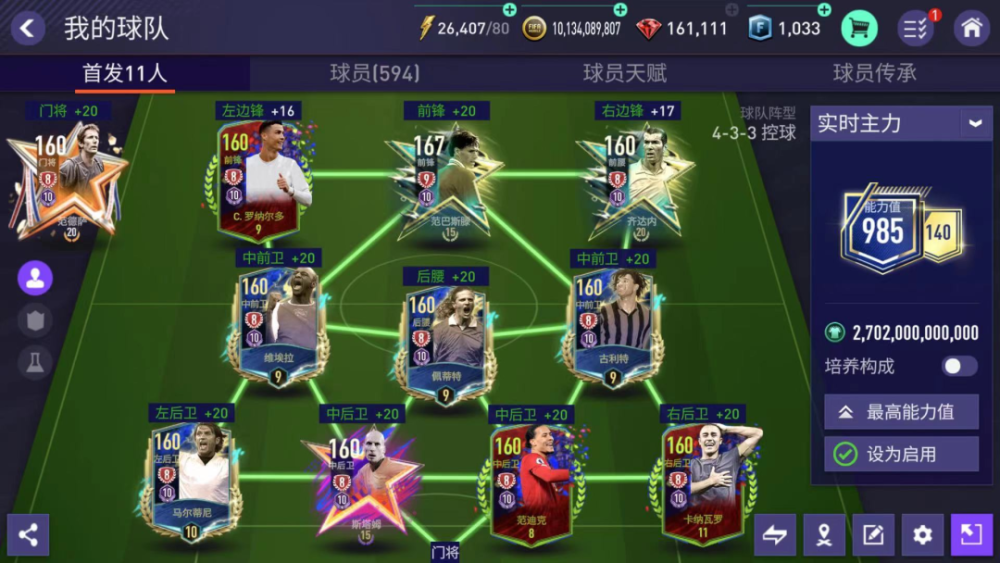Click the 最高能力值 button
This screenshot has height=563, width=1000.
coord(901,411)
